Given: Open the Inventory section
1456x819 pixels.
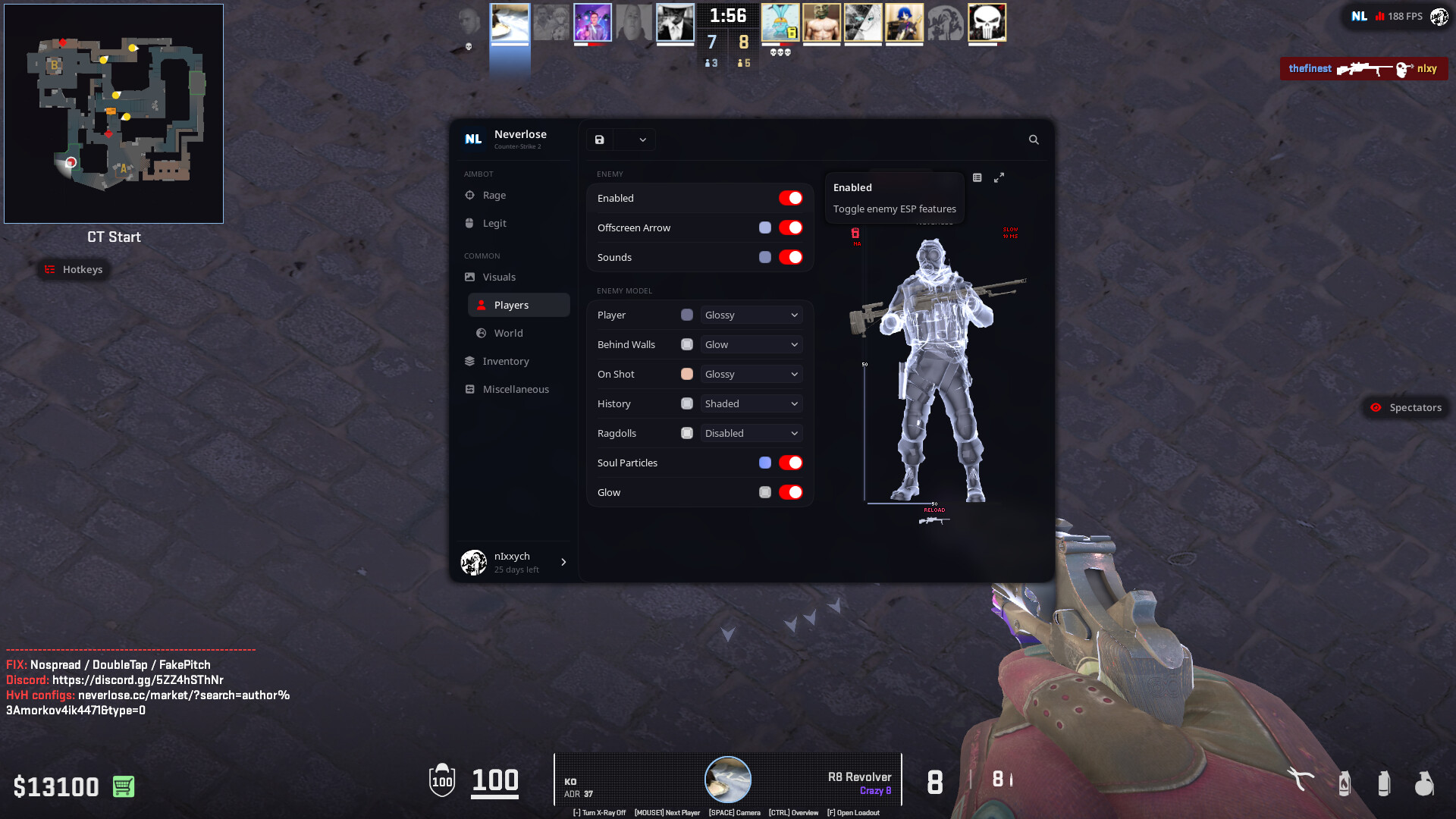Looking at the screenshot, I should [x=505, y=361].
